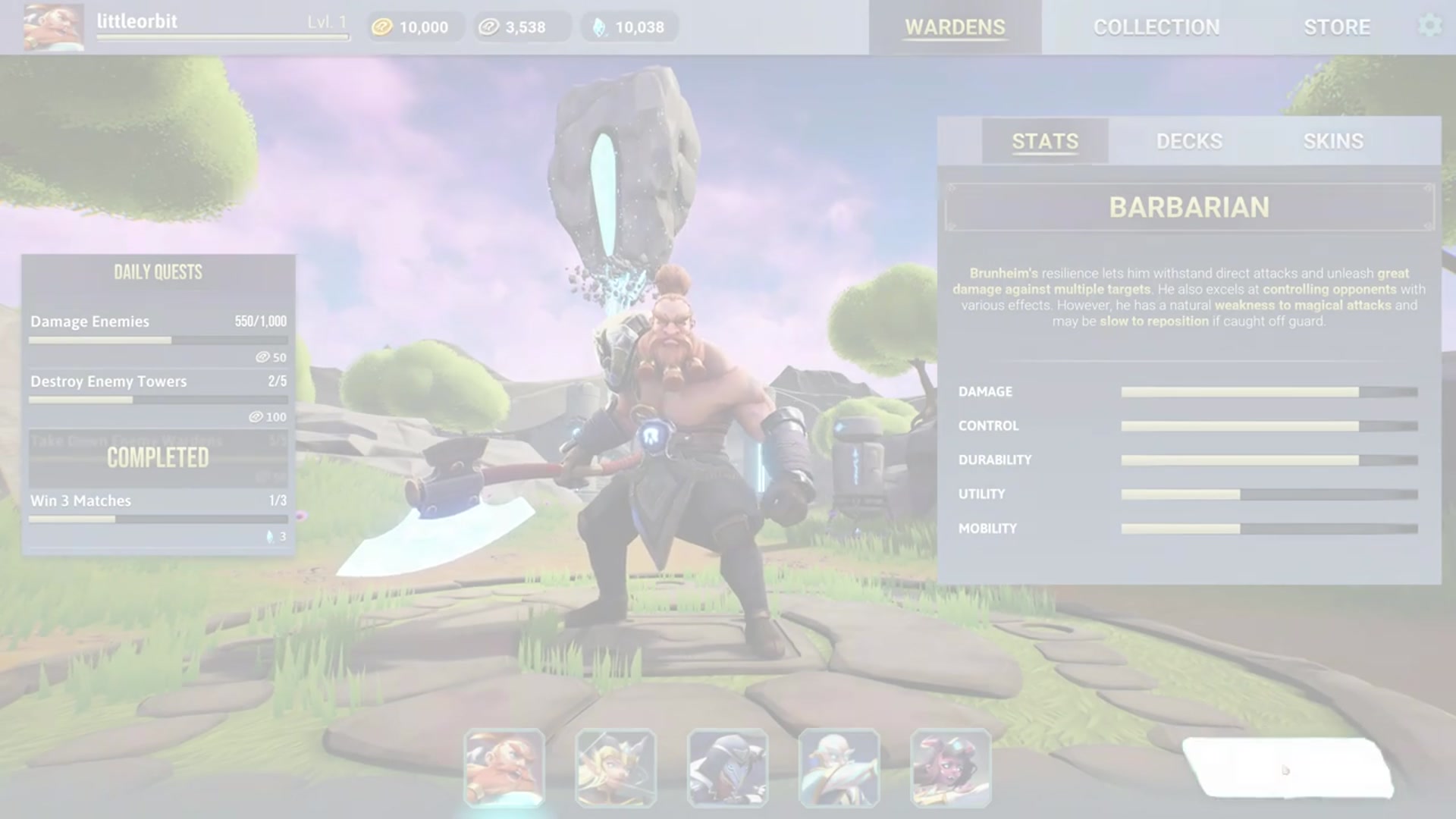The image size is (1456, 819).
Task: Click the littleorbit player avatar
Action: coord(53,27)
